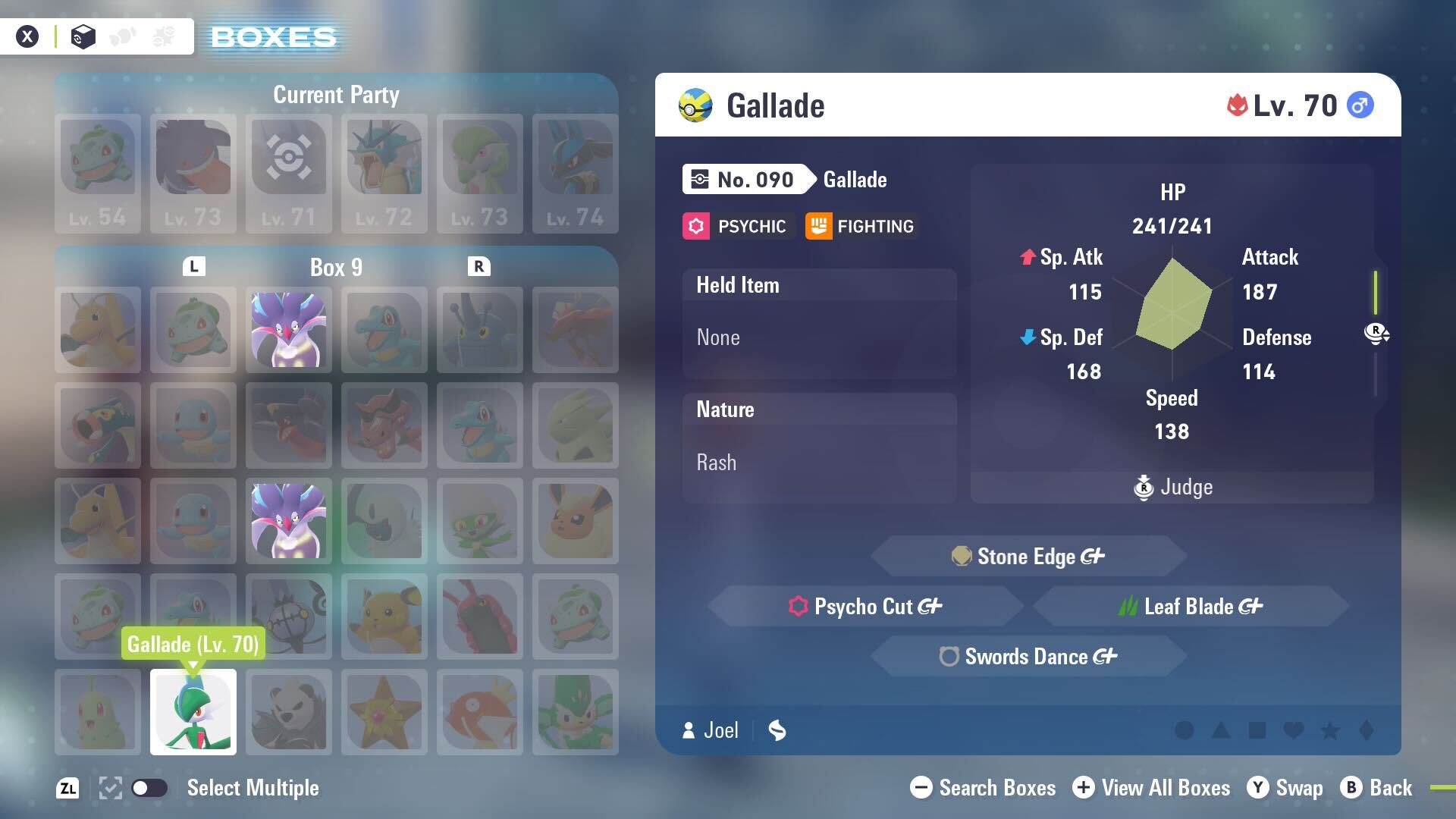Image resolution: width=1456 pixels, height=819 pixels.
Task: Select the Psychic type icon
Action: pyautogui.click(x=695, y=225)
